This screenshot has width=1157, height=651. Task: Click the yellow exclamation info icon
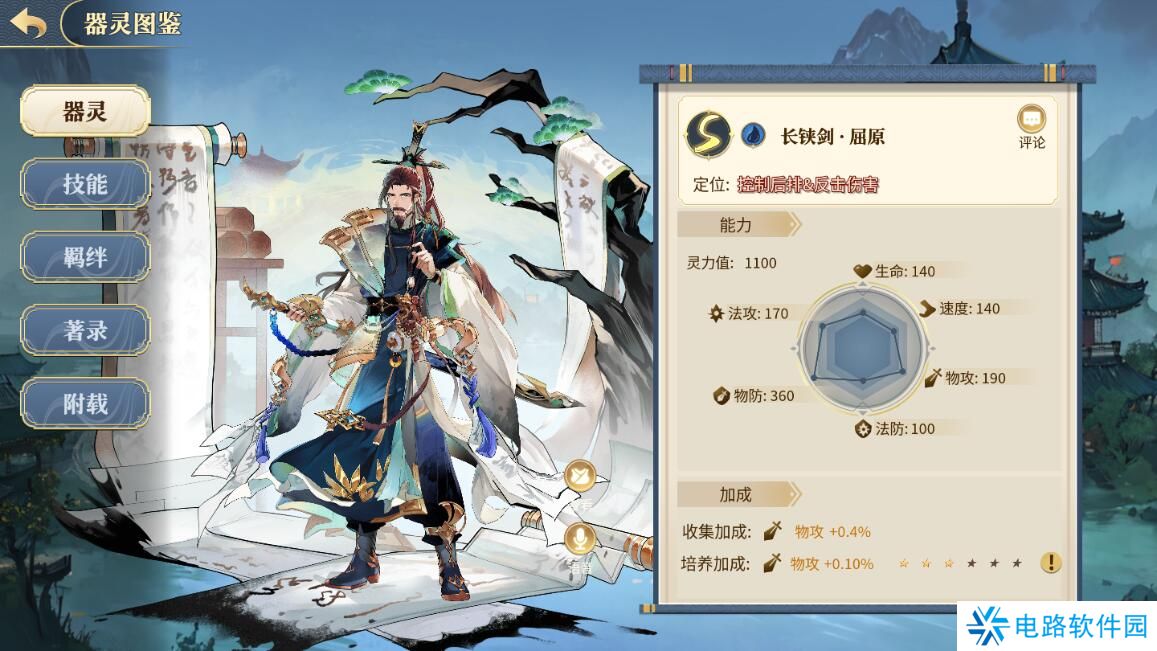(x=1050, y=563)
